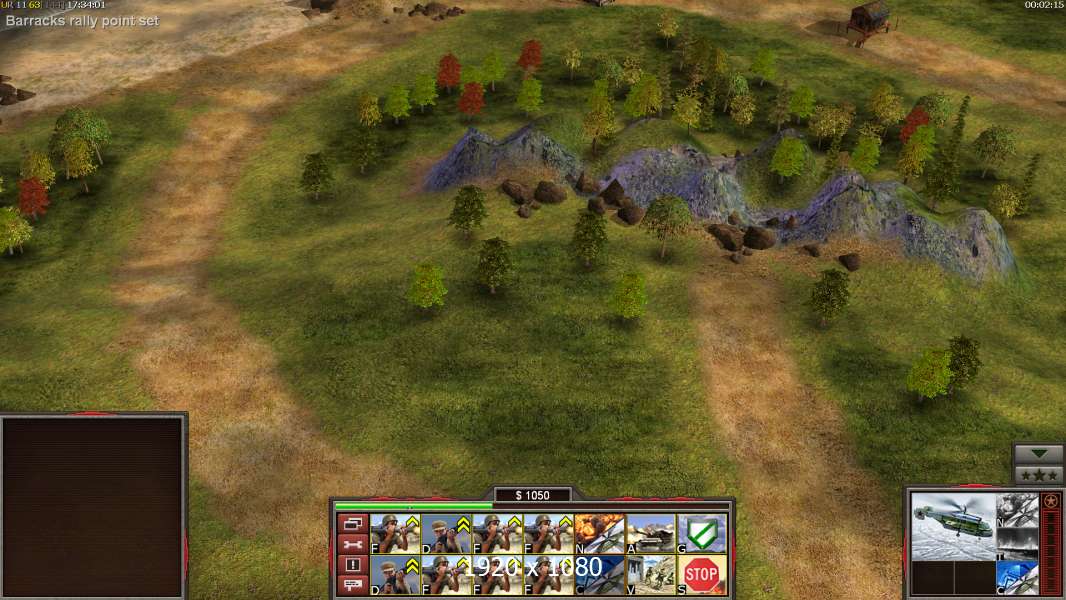Viewport: 1066px width, 600px height.
Task: Open the three-star general's powers button
Action: [x=1038, y=474]
